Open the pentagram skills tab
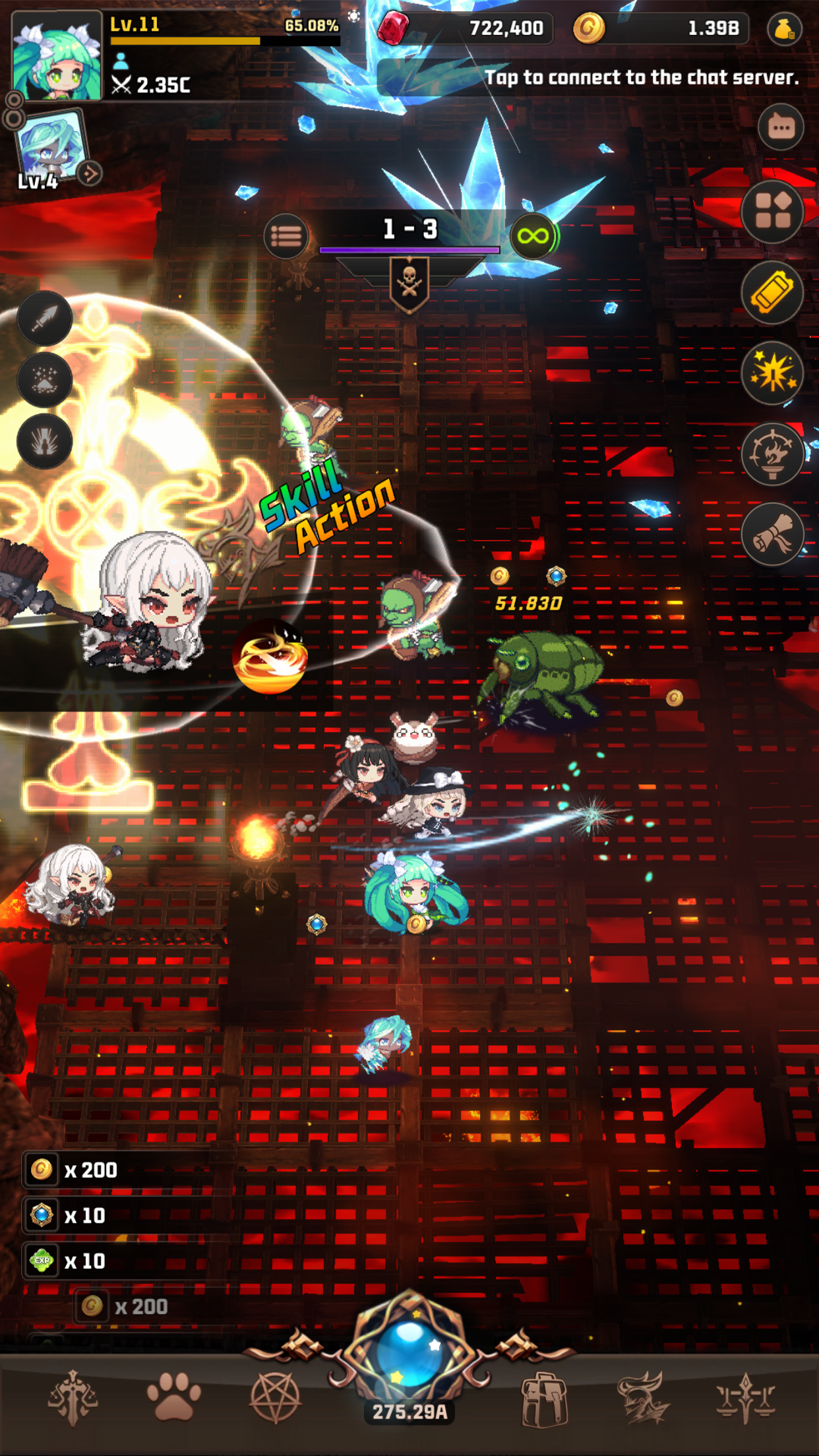 [x=276, y=1397]
